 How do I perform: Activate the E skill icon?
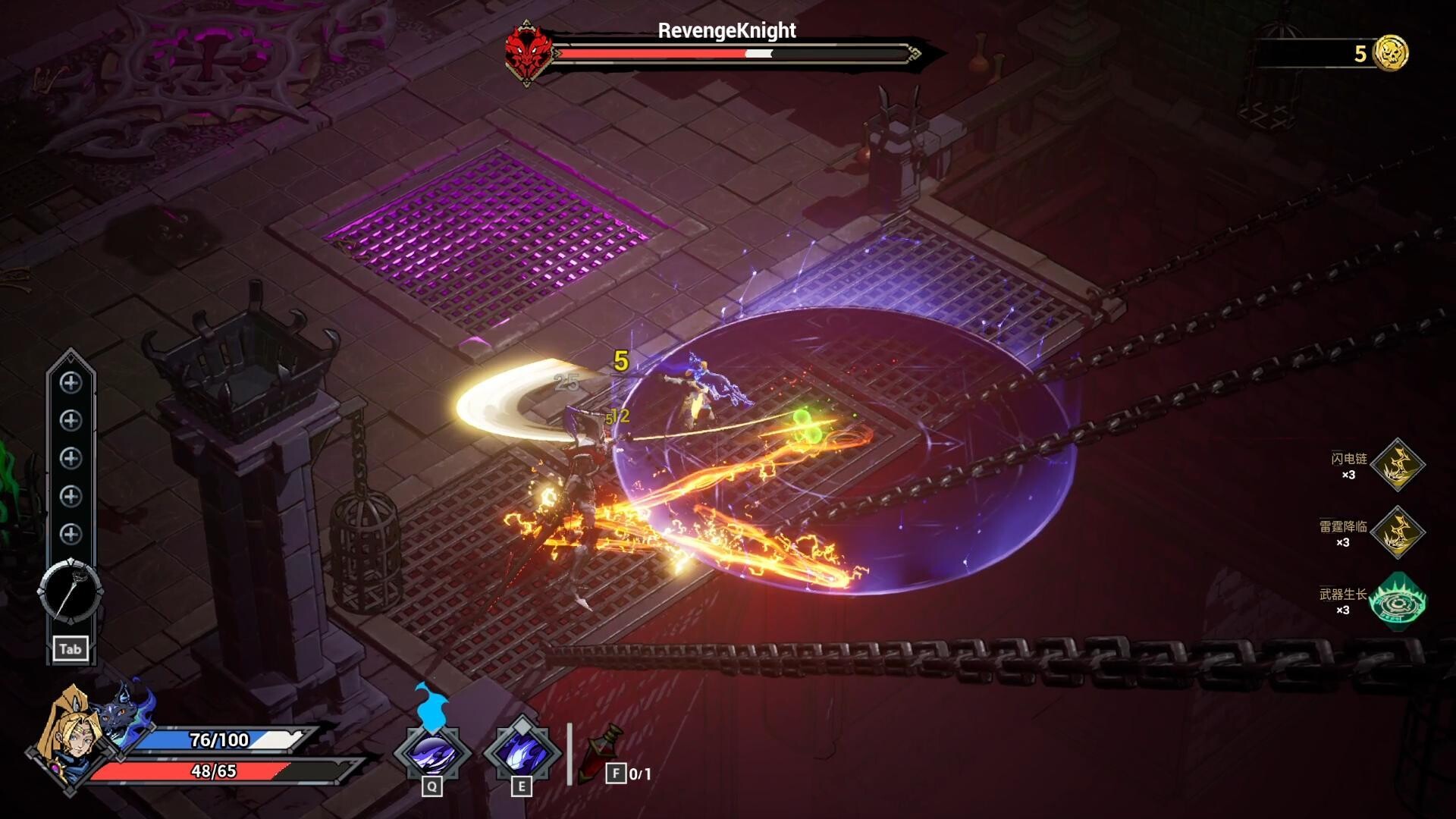coord(522,753)
